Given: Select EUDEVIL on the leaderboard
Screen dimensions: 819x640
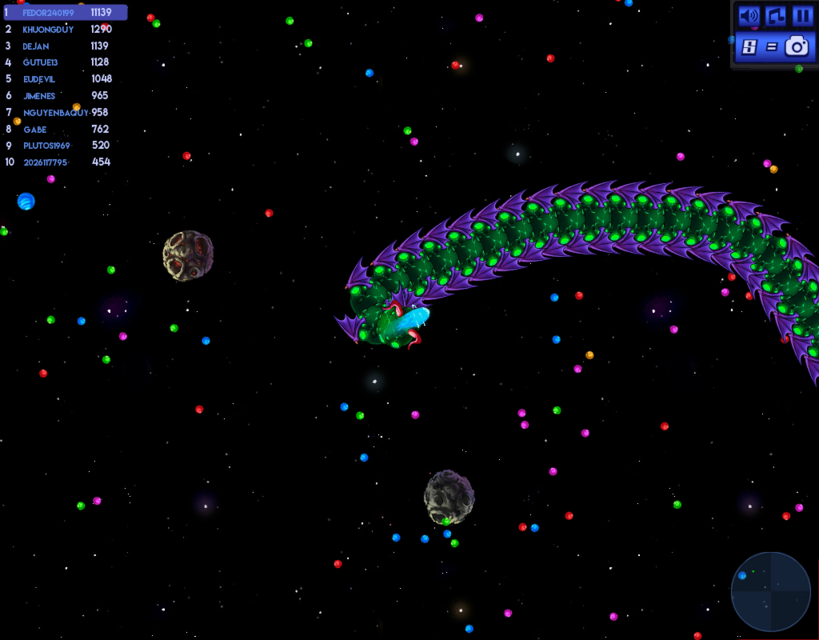Looking at the screenshot, I should (x=40, y=79).
